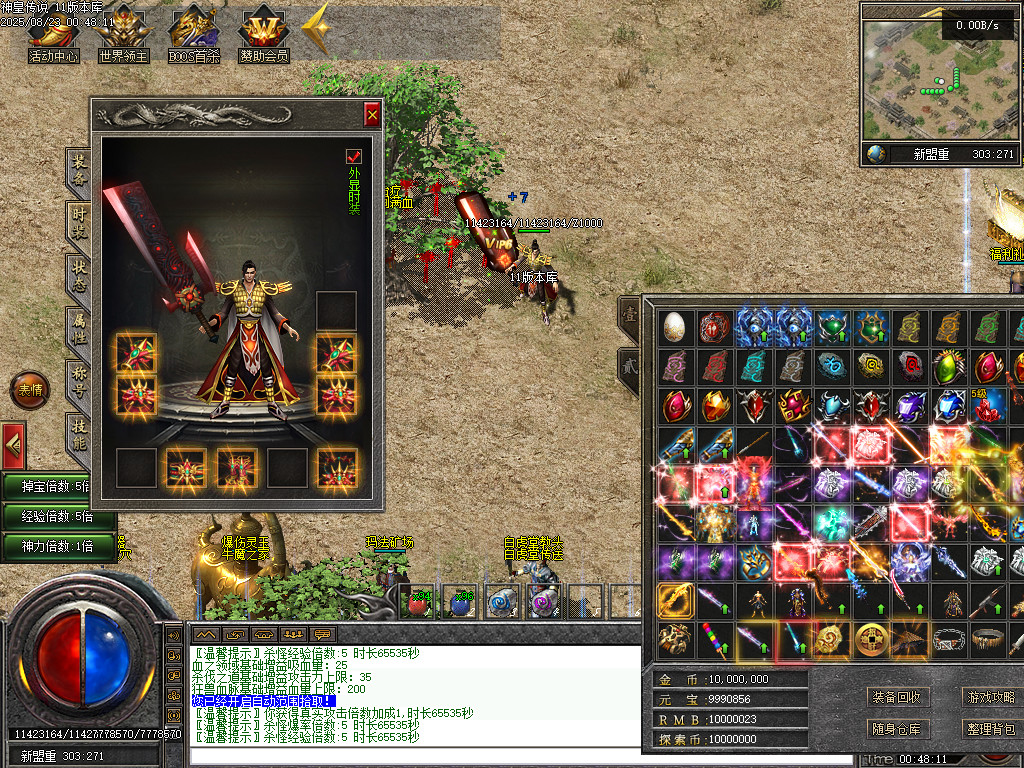This screenshot has width=1024, height=768.
Task: Close the character equipment window
Action: coord(372,115)
